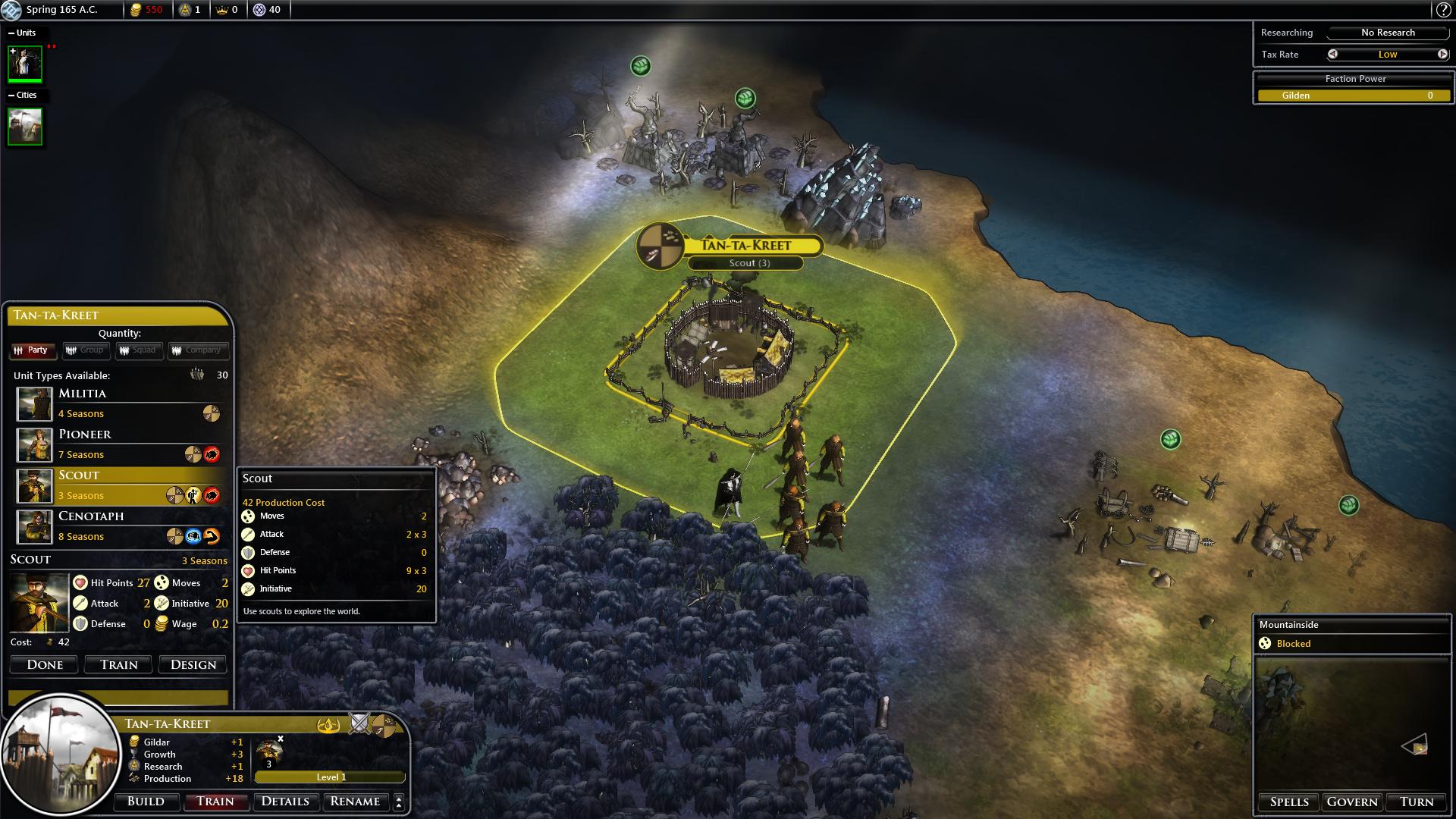The width and height of the screenshot is (1456, 819).
Task: Select the city thumbnail under Cities
Action: click(25, 126)
